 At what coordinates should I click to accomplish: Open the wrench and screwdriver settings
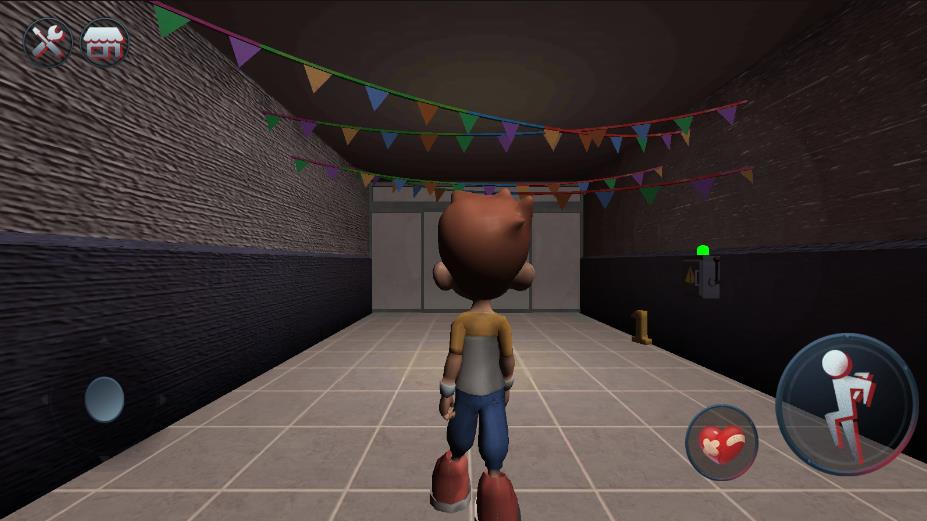pyautogui.click(x=47, y=43)
